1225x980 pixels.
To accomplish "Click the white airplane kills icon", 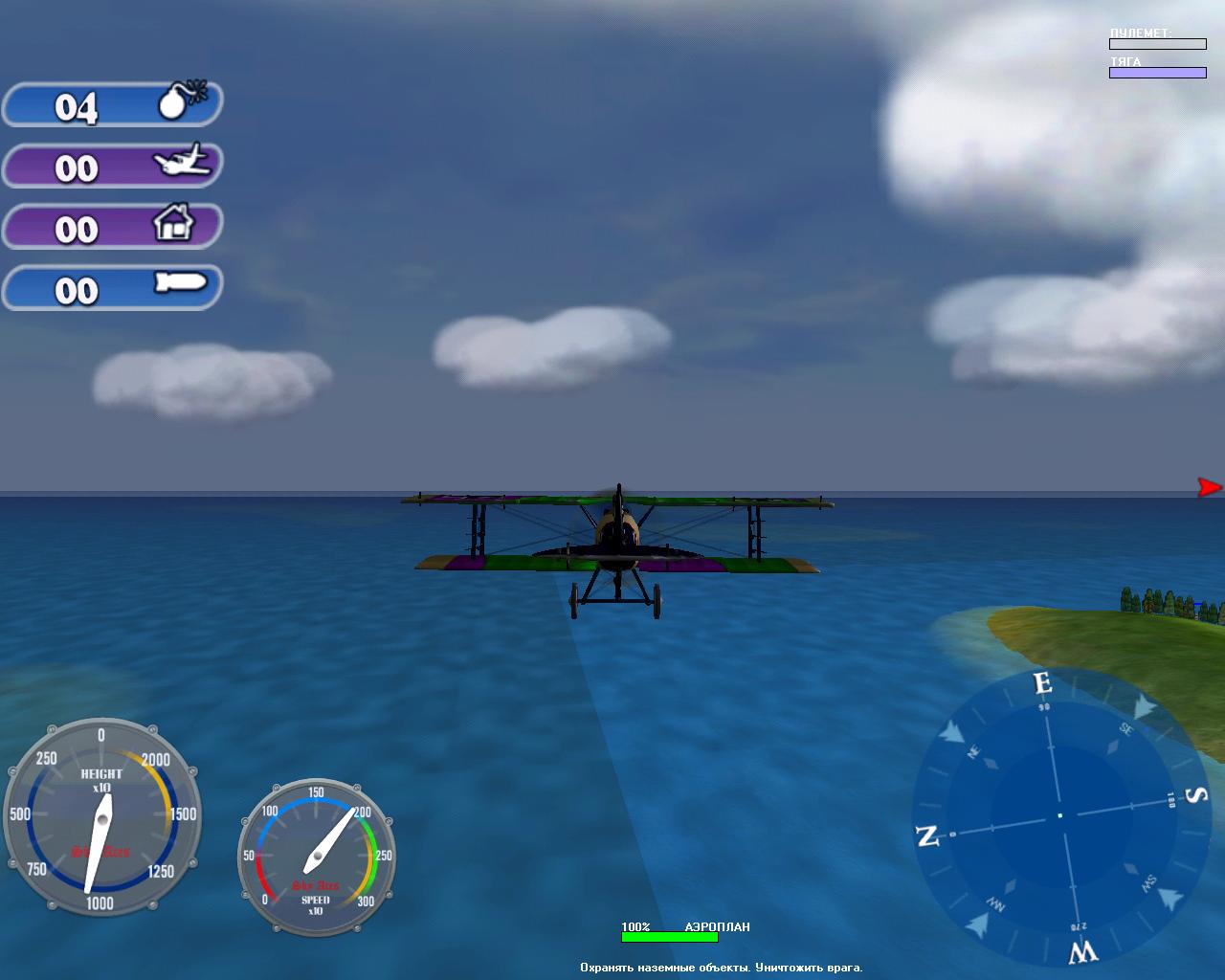I will pos(182,161).
